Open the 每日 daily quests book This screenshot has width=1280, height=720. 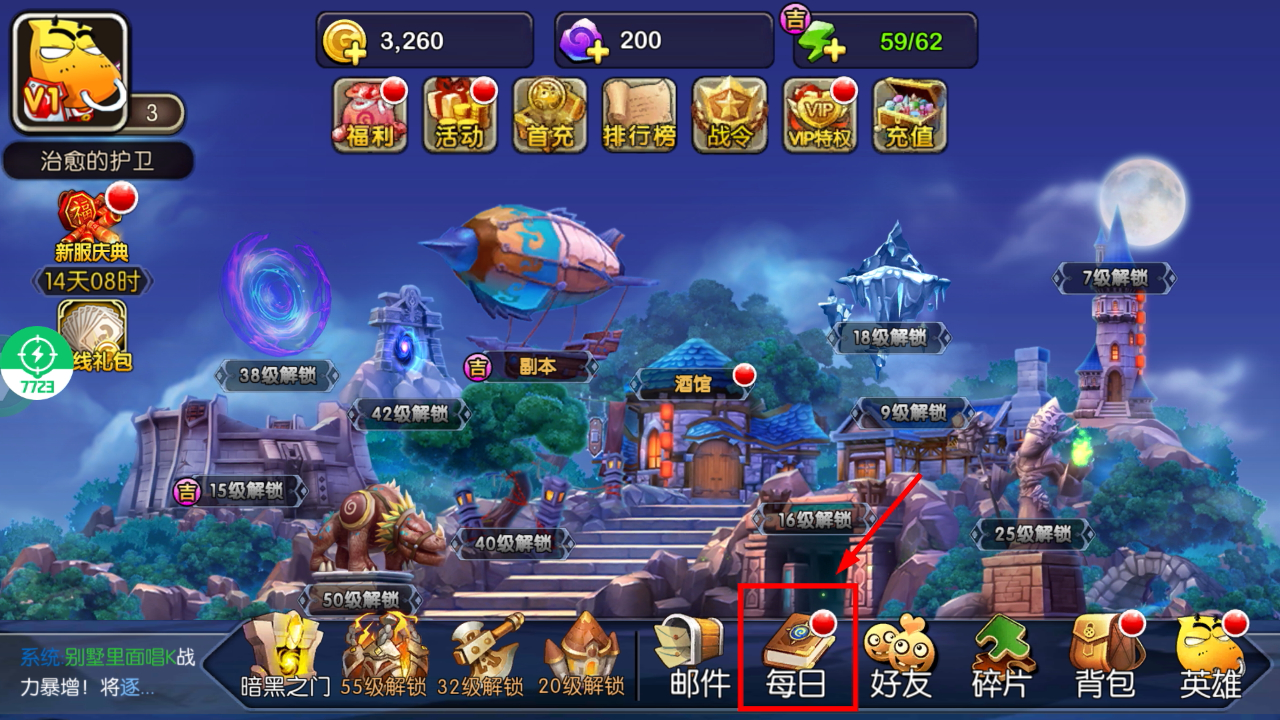tap(796, 654)
